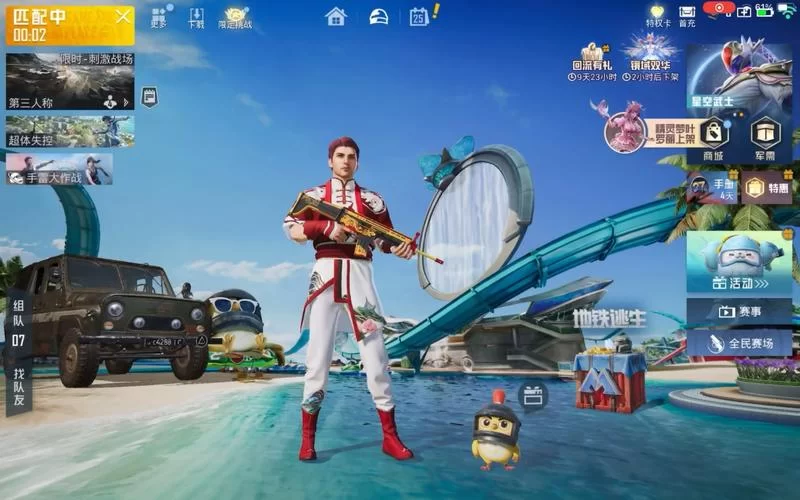Open the 找队友 find teammates panel
Image resolution: width=800 pixels, height=500 pixels.
pos(18,387)
